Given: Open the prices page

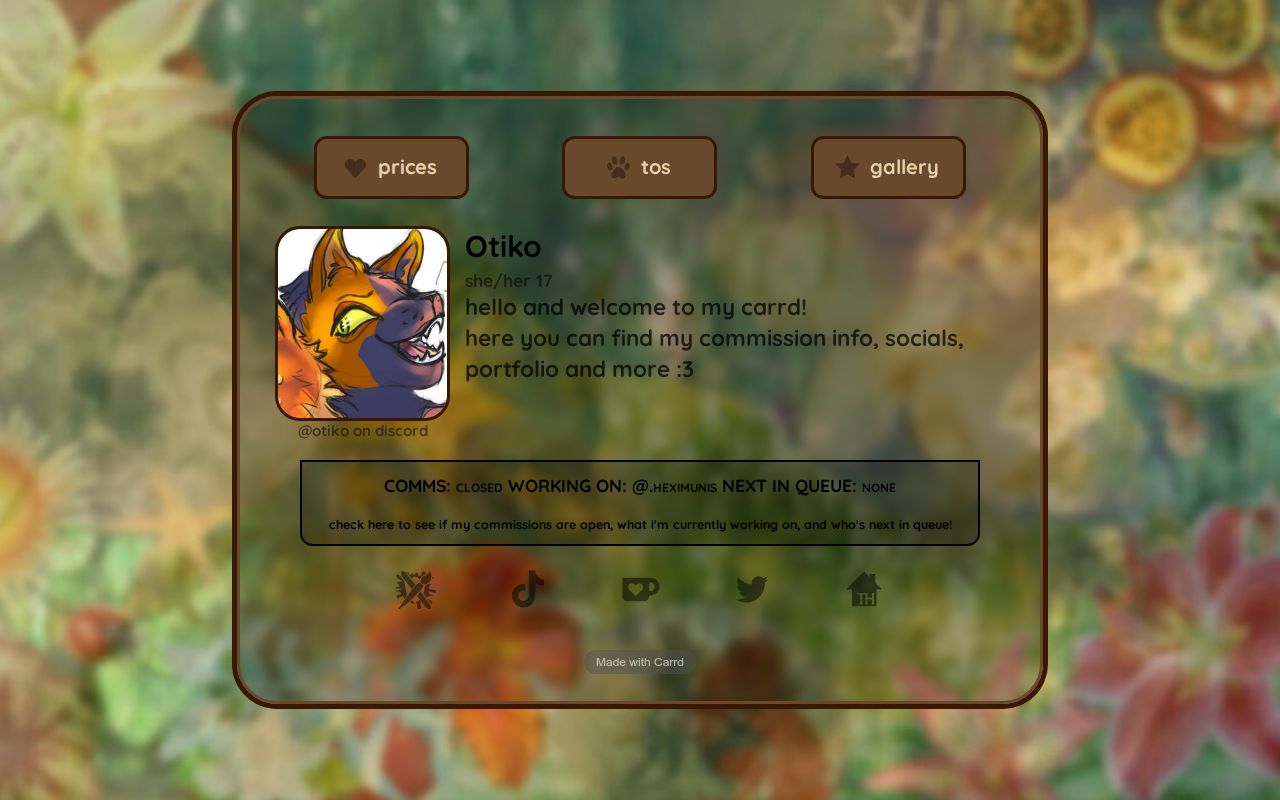Looking at the screenshot, I should pyautogui.click(x=392, y=167).
